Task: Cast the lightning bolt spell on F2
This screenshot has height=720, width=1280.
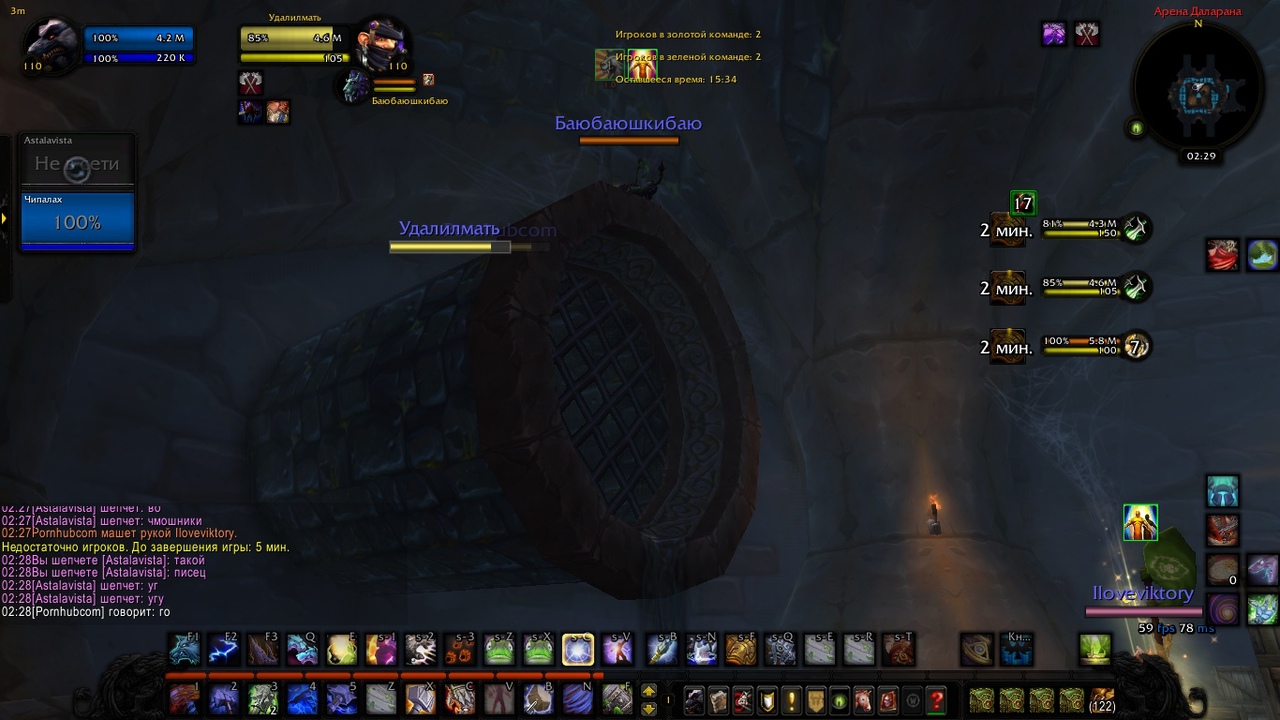Action: point(223,649)
